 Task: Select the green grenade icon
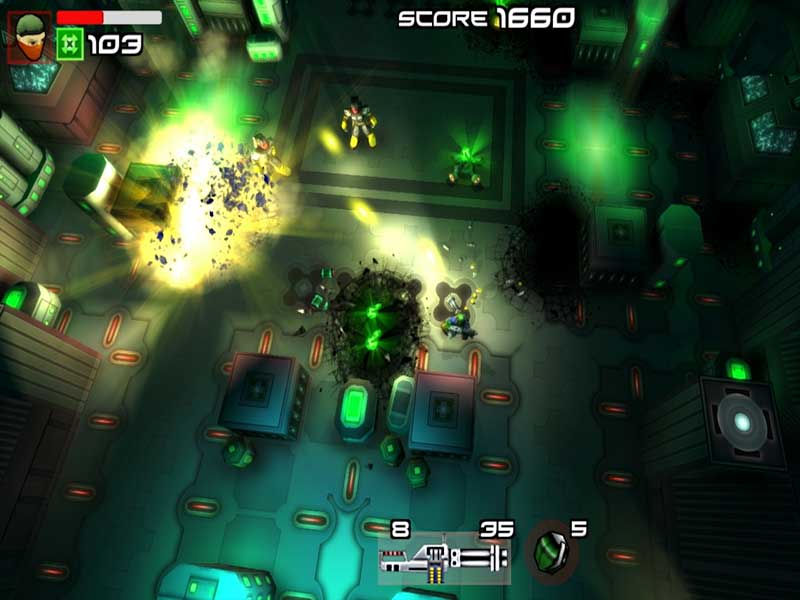(x=549, y=553)
